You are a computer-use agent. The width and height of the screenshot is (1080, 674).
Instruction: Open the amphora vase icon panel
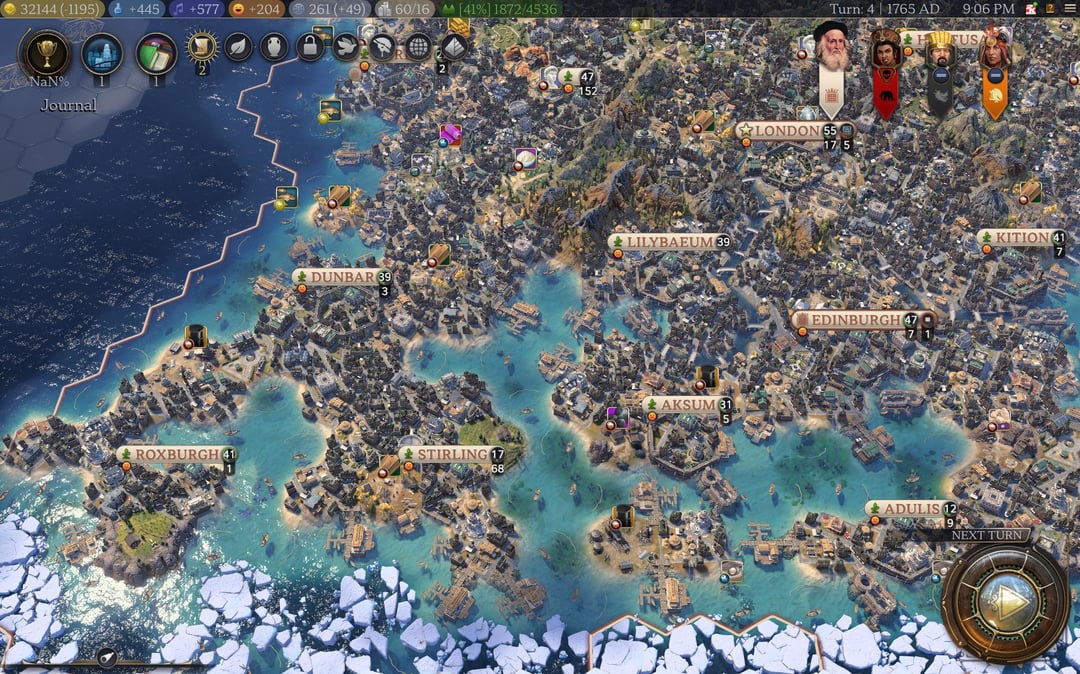coord(274,46)
